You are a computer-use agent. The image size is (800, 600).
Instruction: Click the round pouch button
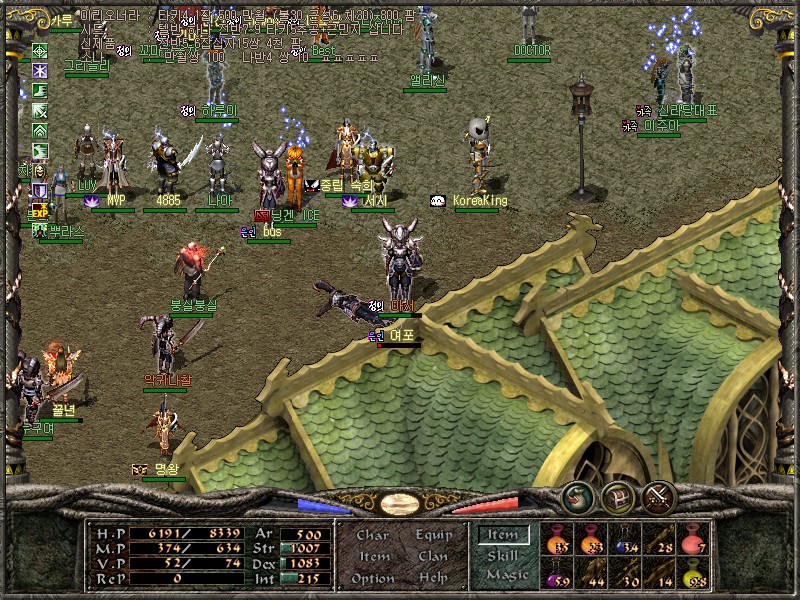(577, 496)
